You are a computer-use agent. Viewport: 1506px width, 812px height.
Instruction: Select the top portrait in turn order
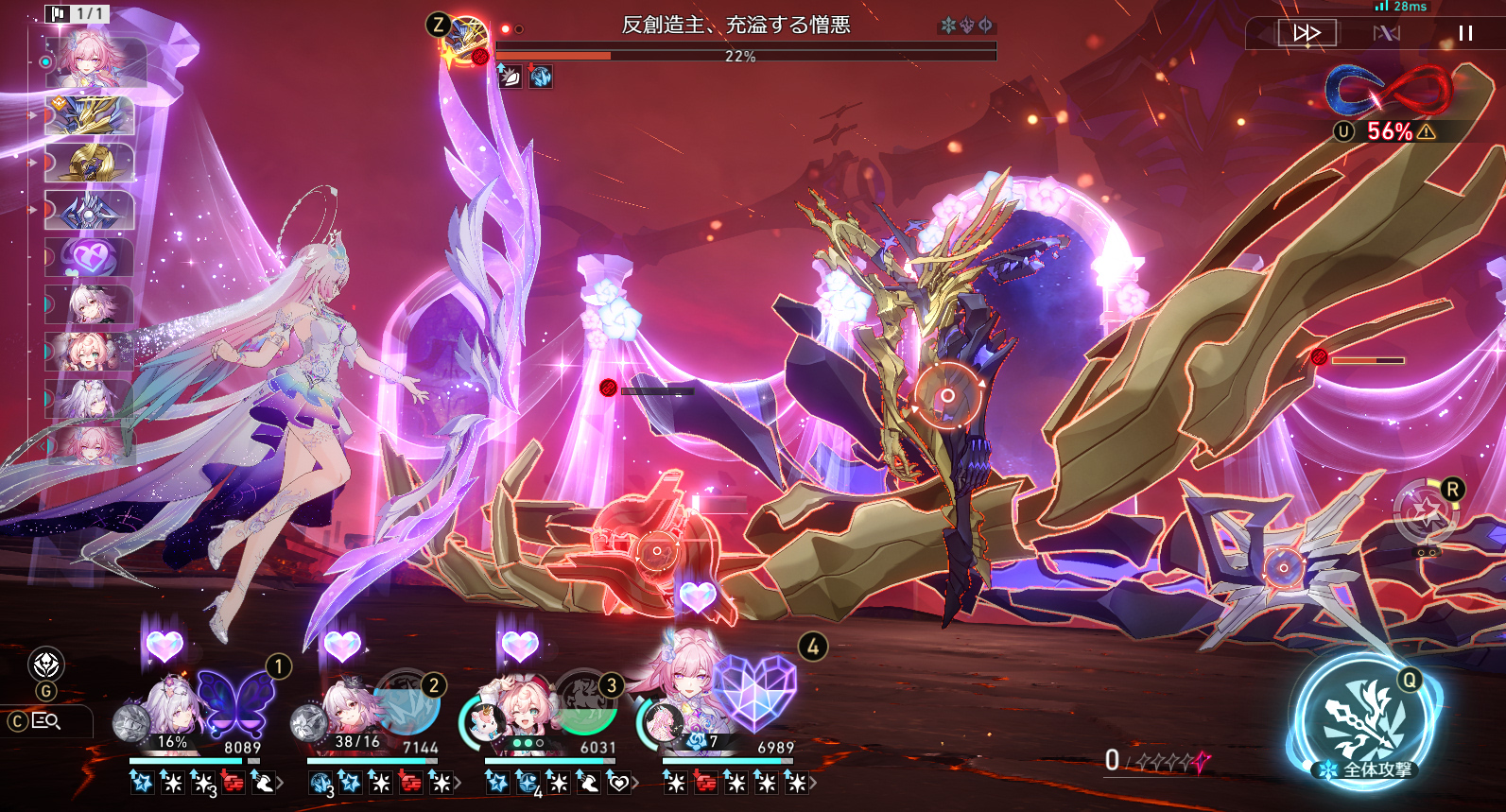[x=93, y=60]
